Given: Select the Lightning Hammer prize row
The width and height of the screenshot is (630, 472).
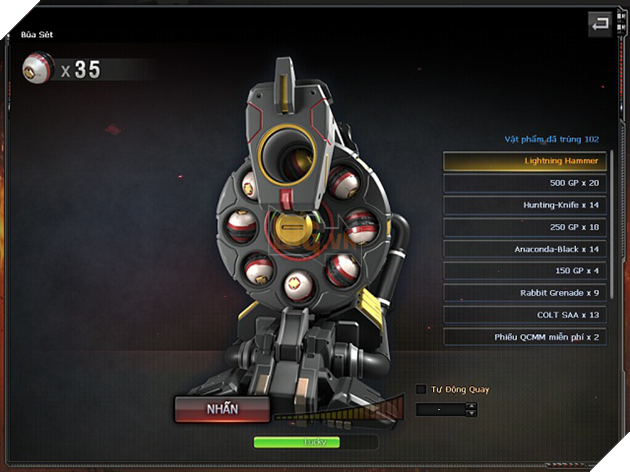Looking at the screenshot, I should (525, 160).
